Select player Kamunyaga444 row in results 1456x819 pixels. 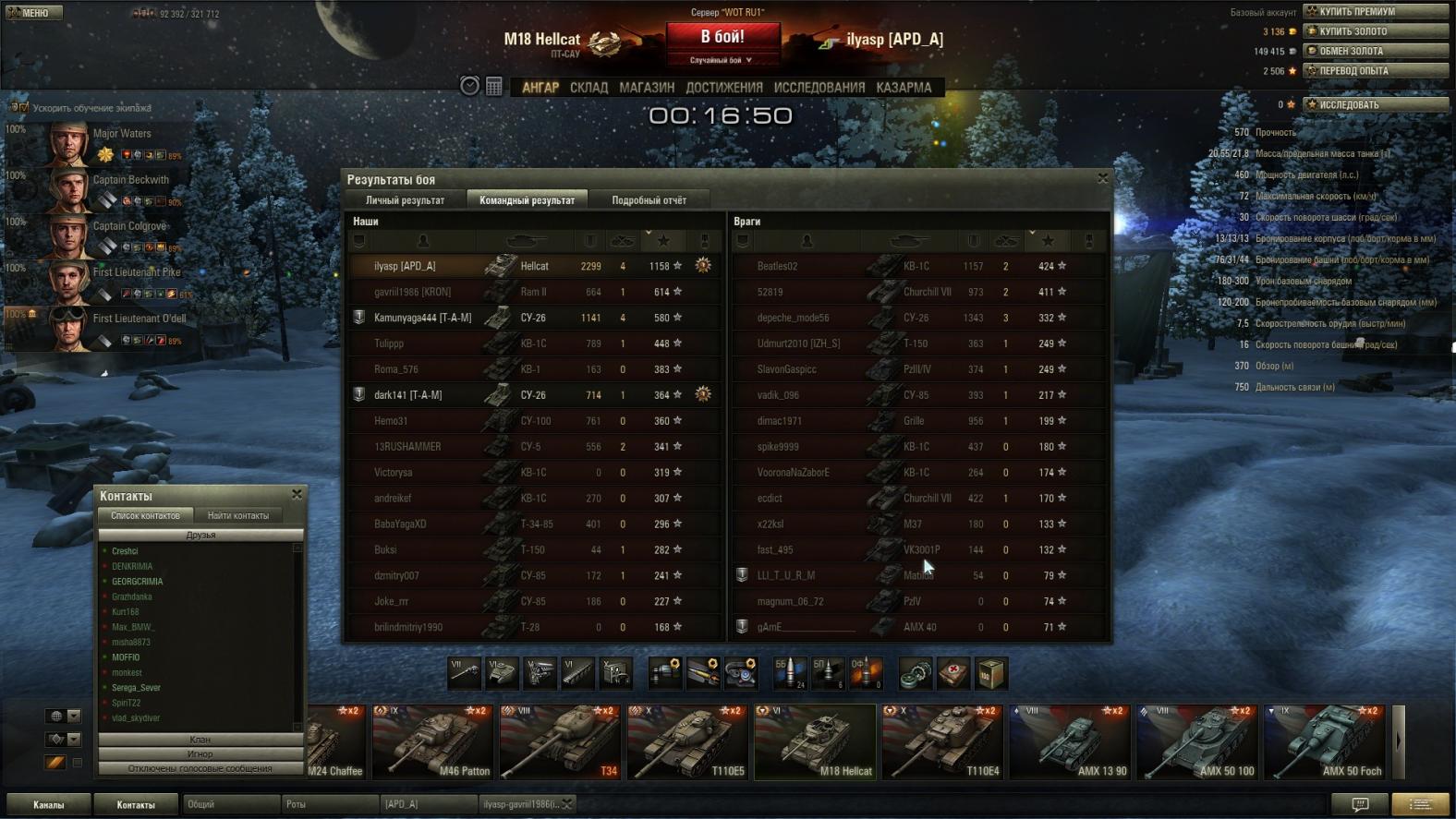point(422,318)
